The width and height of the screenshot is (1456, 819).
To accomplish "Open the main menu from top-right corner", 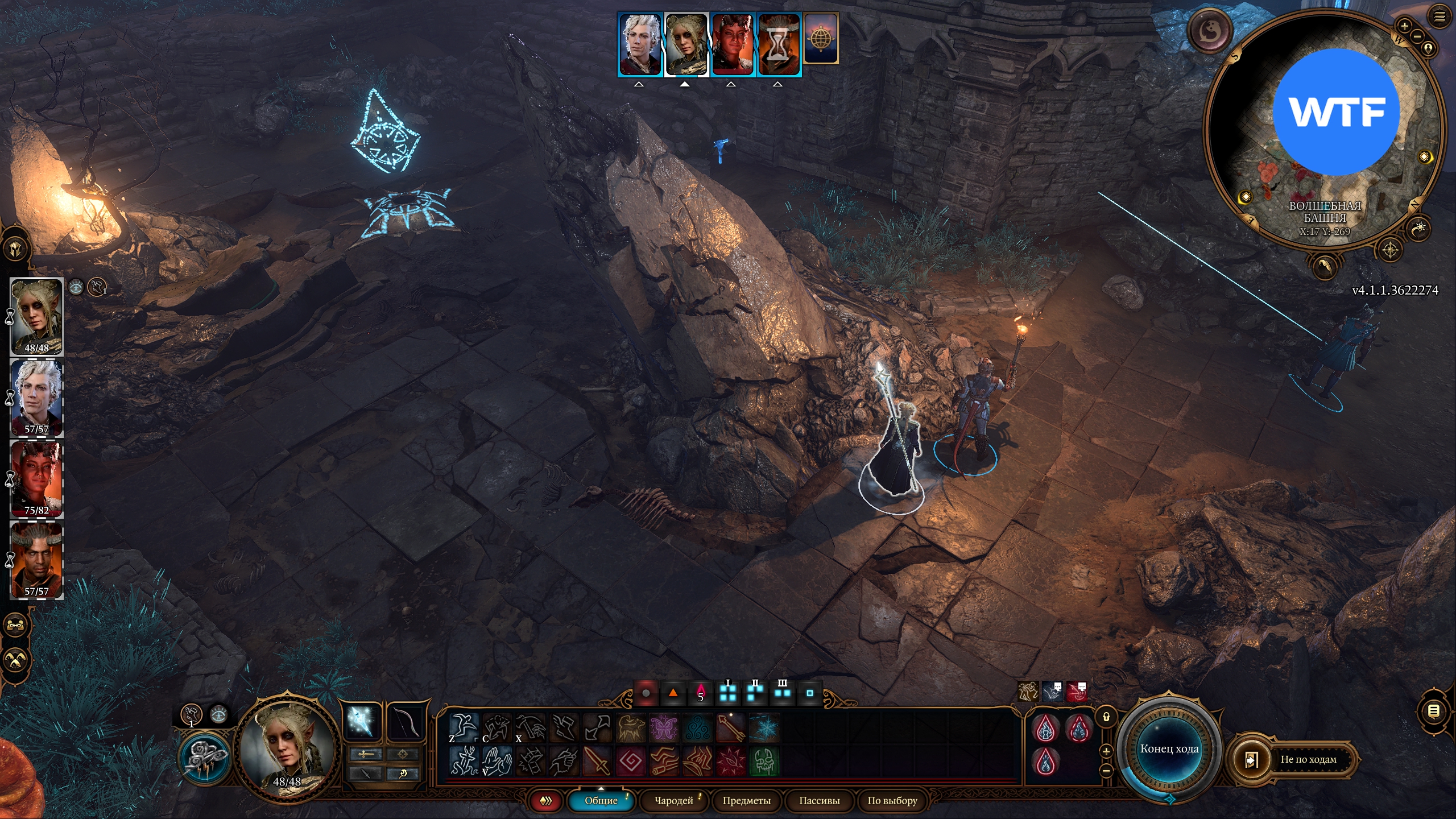I will click(1439, 16).
